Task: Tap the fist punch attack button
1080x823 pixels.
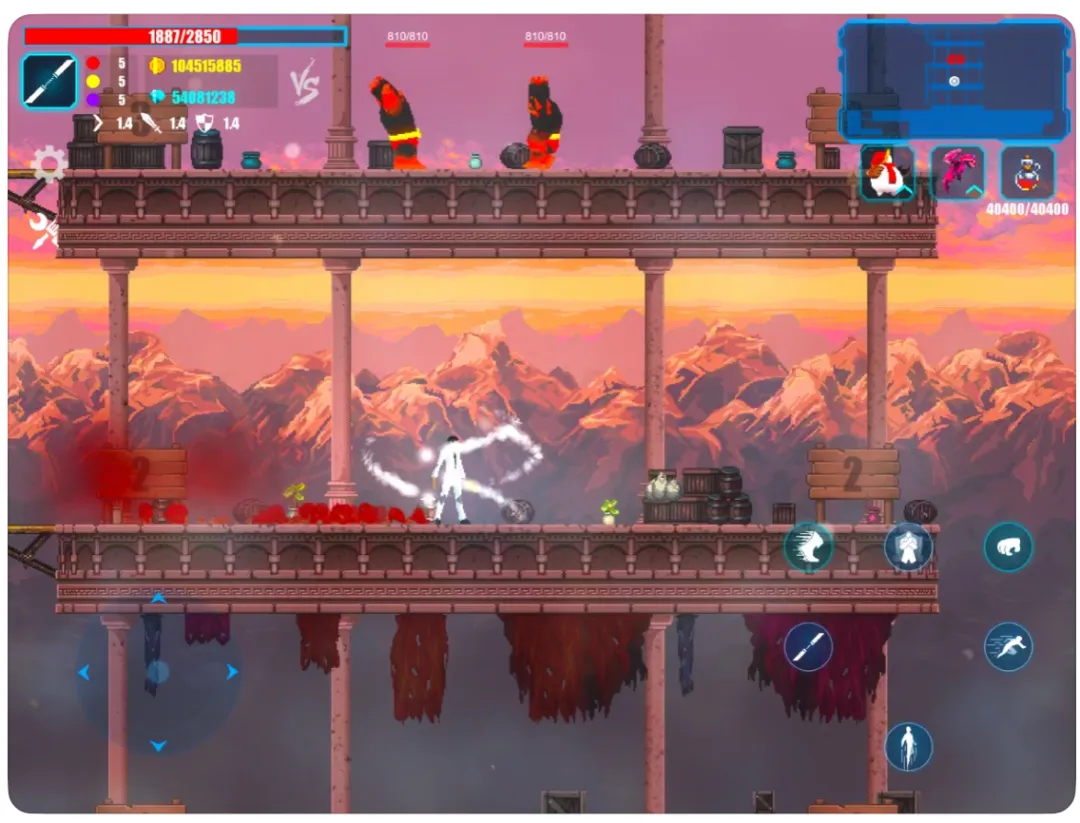Action: [1008, 547]
